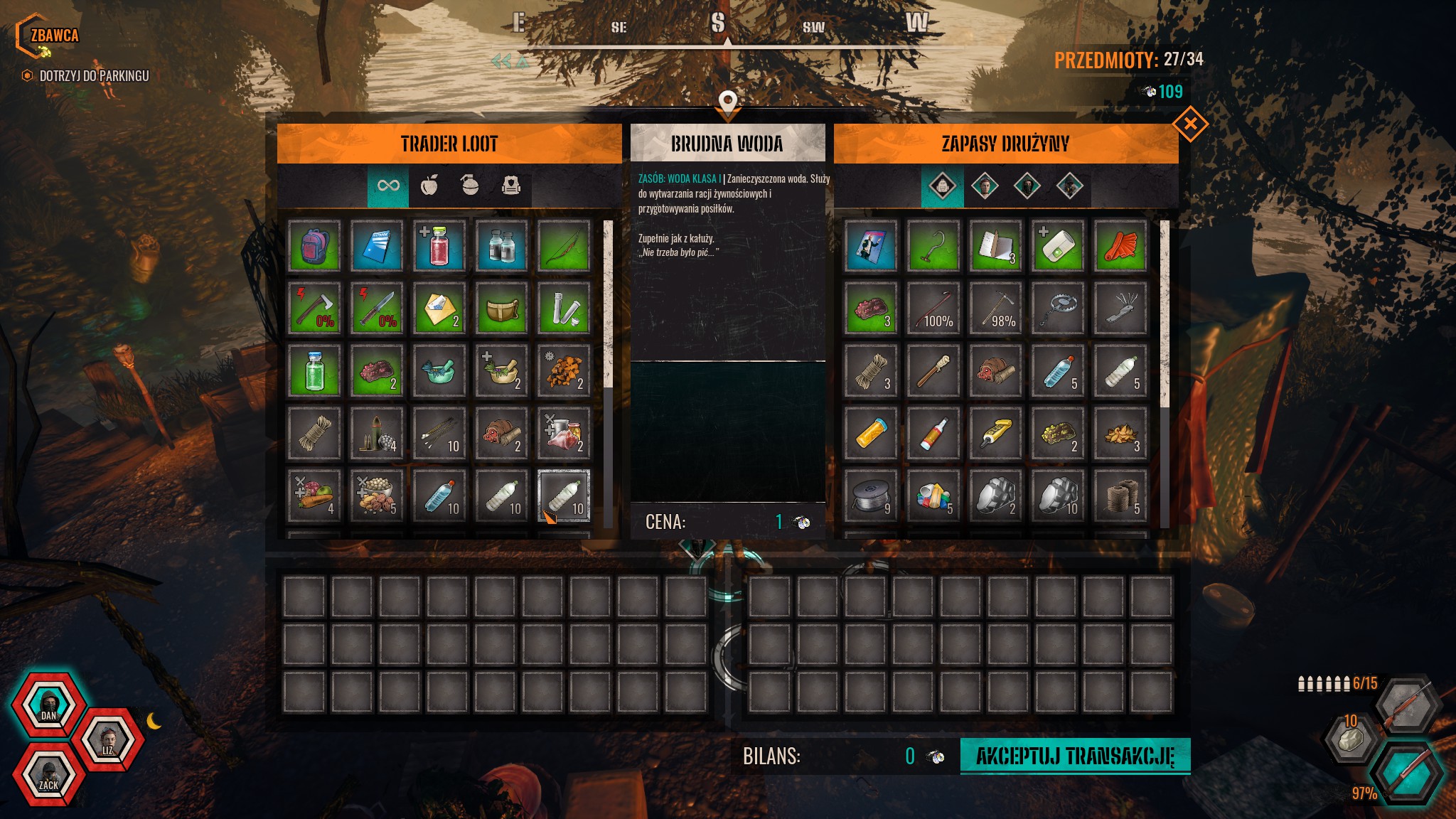Show all trader items with infinity tab

pos(388,186)
